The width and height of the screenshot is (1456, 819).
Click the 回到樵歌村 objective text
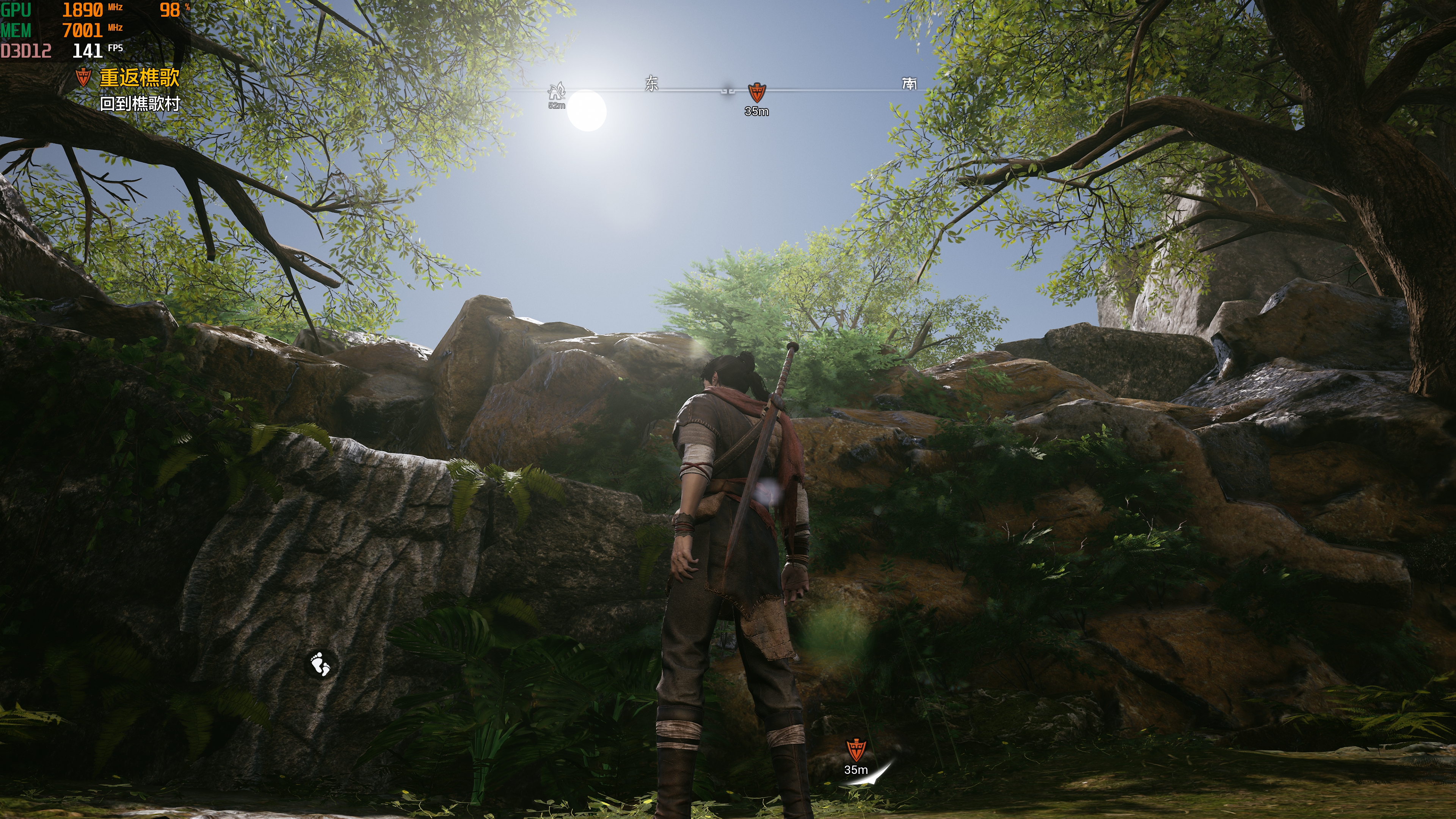pos(140,104)
